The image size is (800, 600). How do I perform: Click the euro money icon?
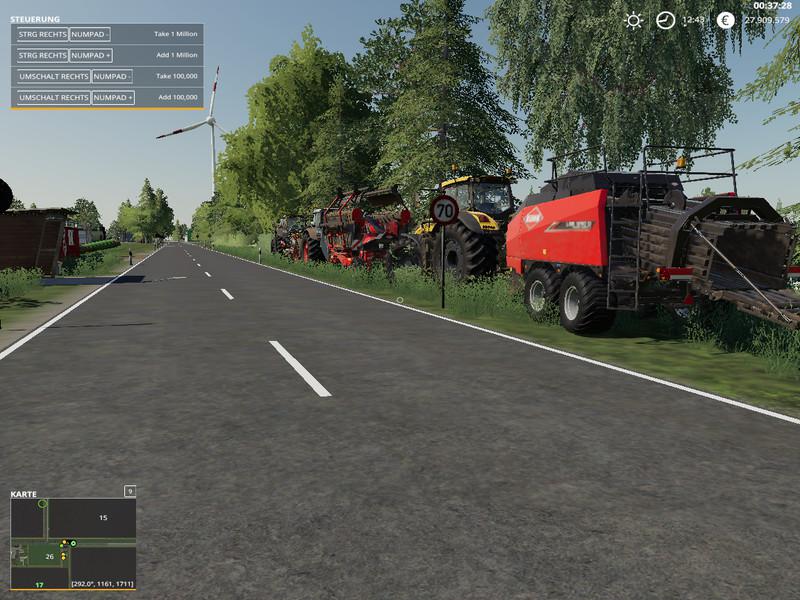(726, 20)
